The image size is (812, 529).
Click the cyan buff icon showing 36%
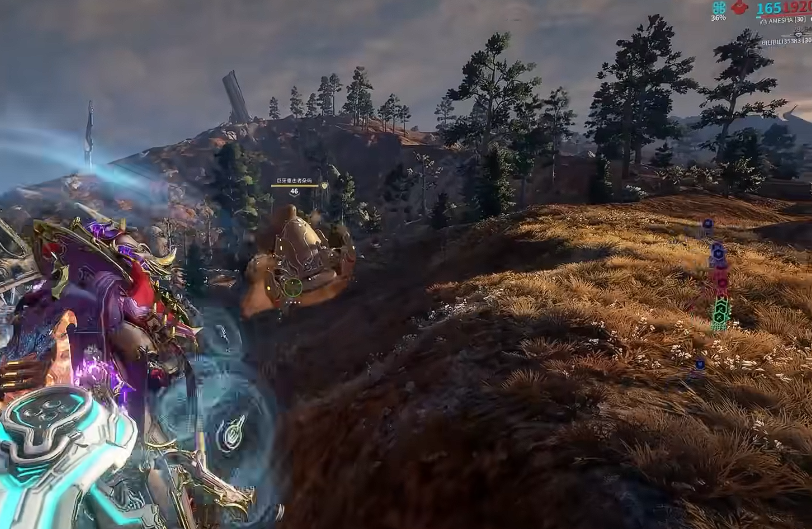[x=719, y=7]
